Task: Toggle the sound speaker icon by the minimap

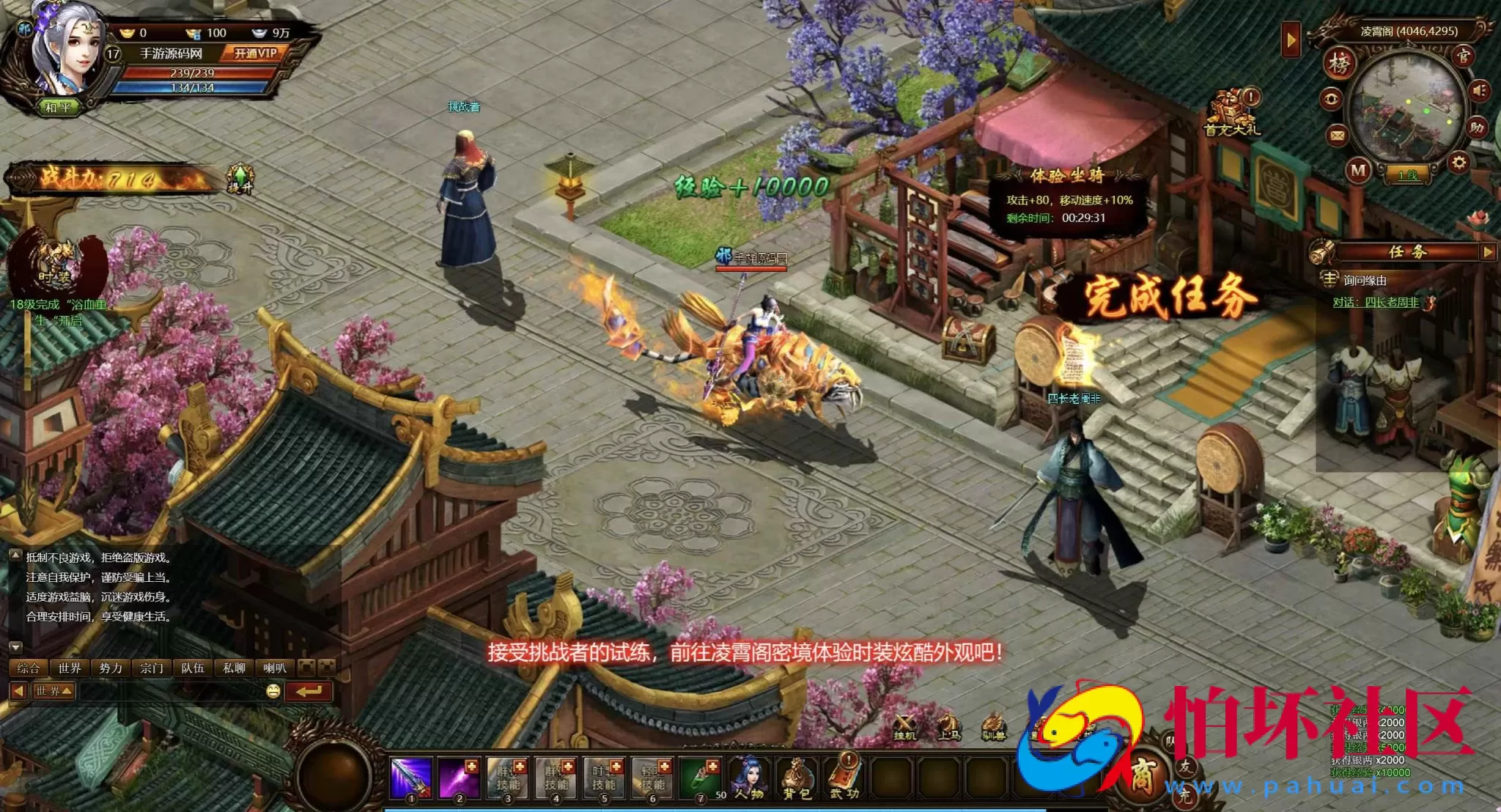Action: pyautogui.click(x=1478, y=89)
